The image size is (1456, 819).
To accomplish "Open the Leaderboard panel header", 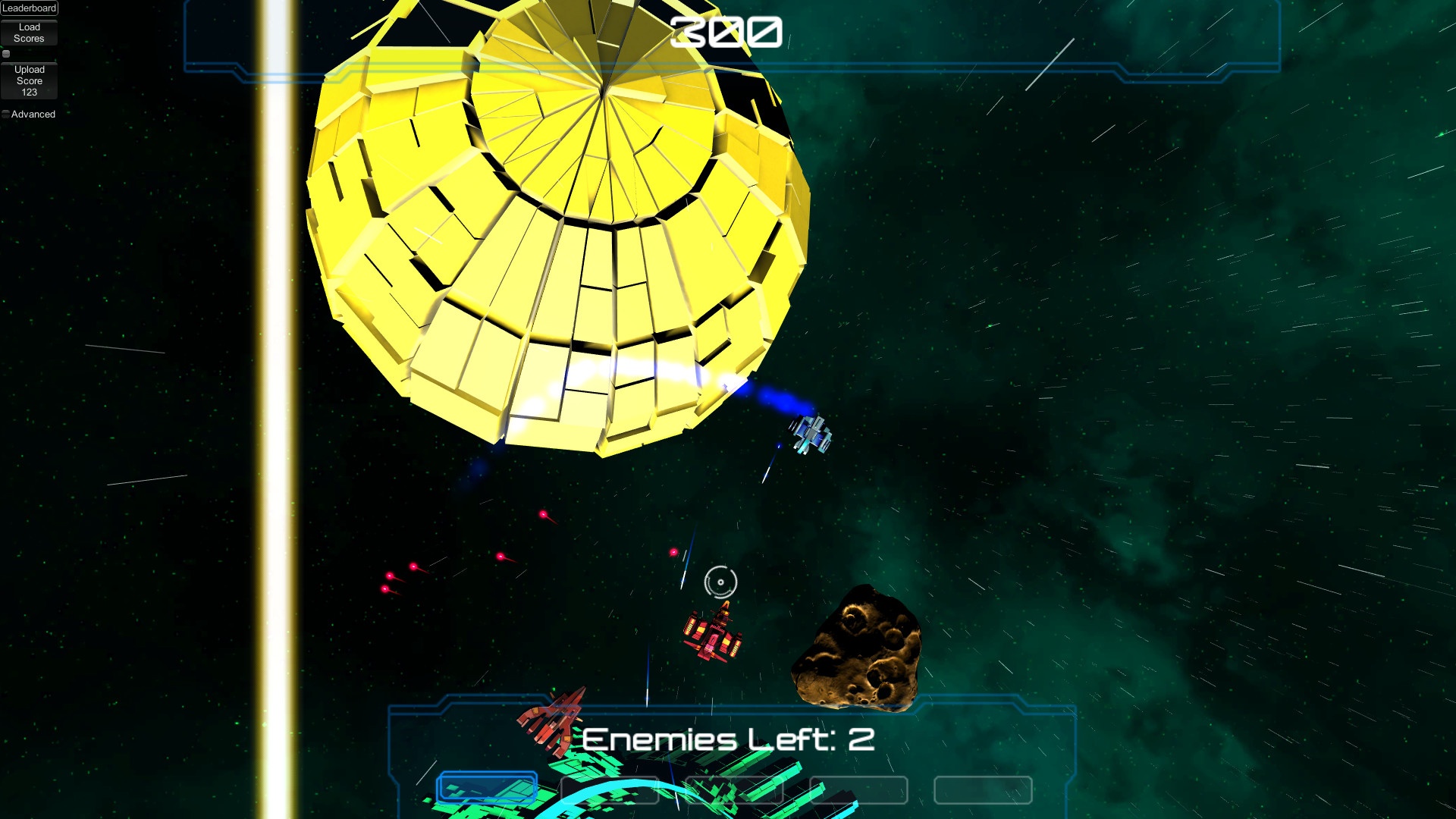I will tap(29, 8).
